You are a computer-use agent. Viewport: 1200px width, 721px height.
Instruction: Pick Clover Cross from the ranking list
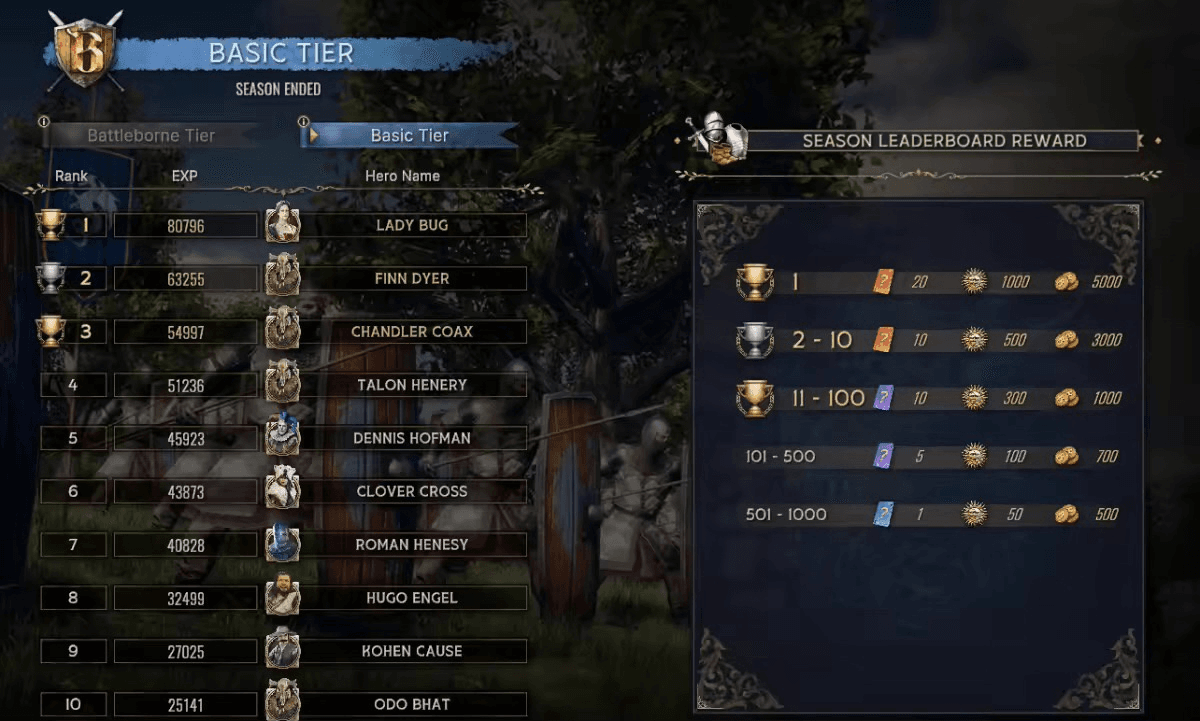pos(411,491)
